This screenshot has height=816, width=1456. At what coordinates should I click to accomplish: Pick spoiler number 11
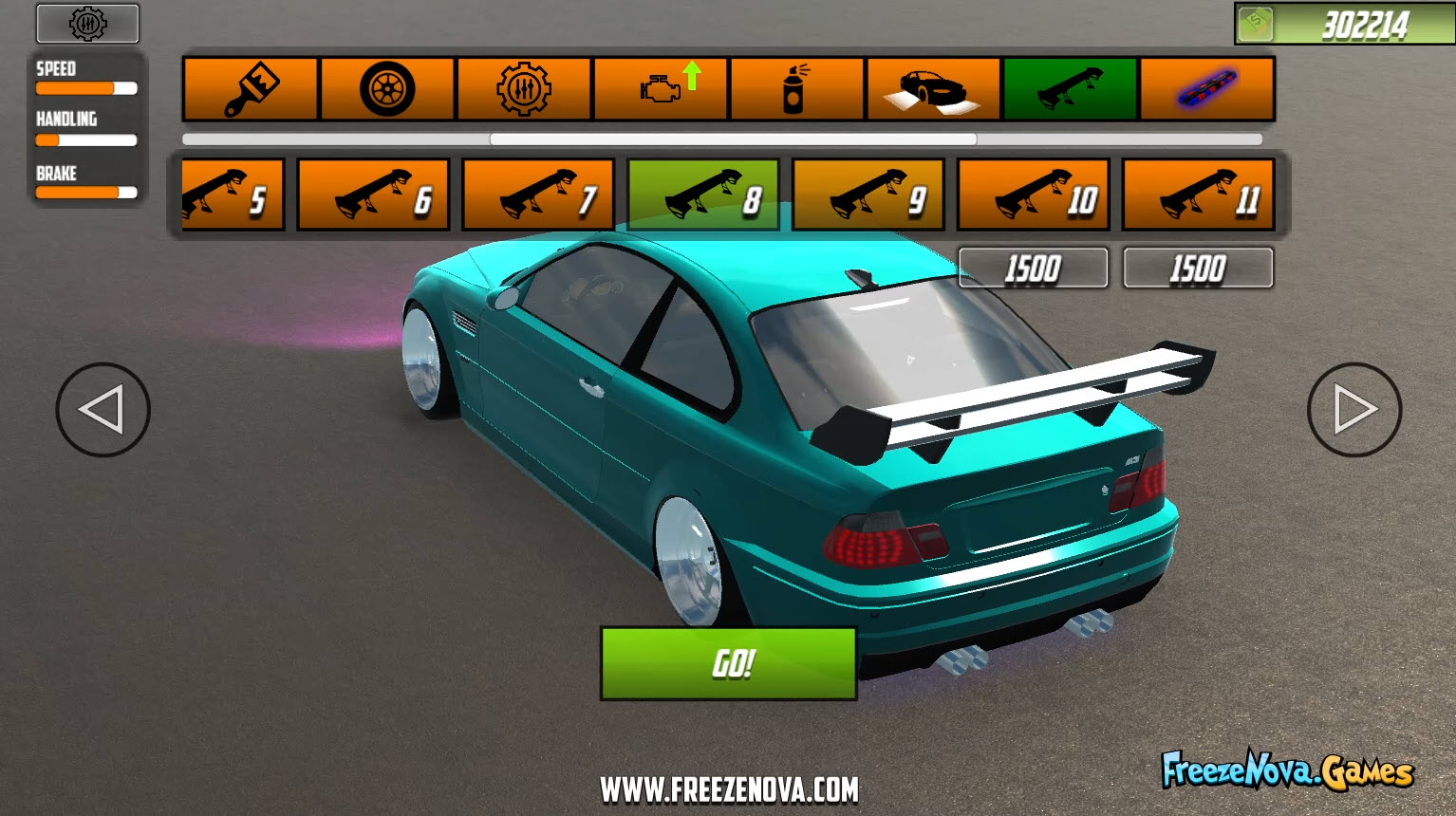1198,194
